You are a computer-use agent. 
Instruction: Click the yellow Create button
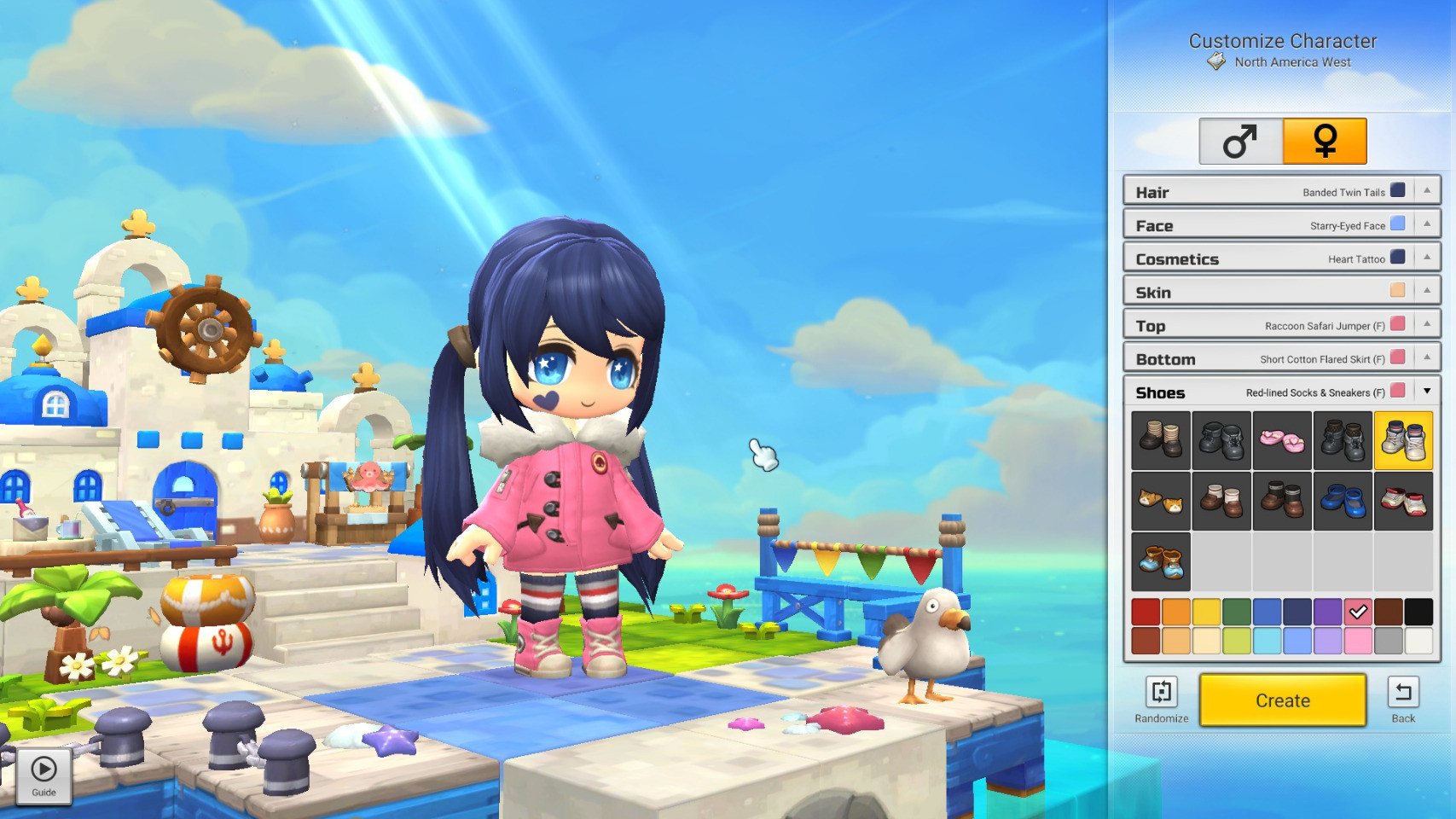pyautogui.click(x=1282, y=700)
